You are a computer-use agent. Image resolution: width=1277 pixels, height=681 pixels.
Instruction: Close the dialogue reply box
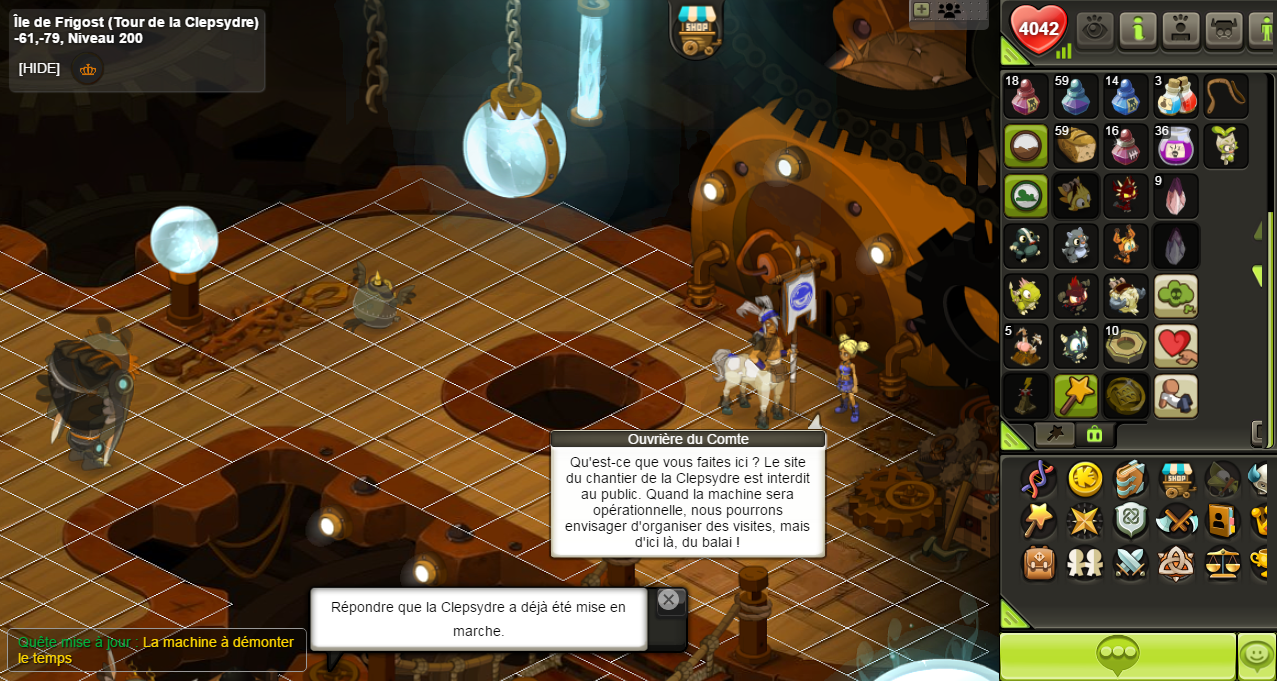[668, 600]
